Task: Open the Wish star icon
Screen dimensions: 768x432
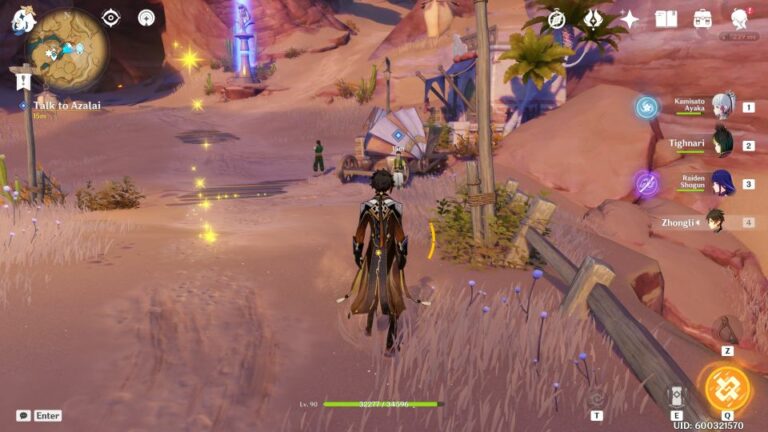Action: (x=629, y=18)
